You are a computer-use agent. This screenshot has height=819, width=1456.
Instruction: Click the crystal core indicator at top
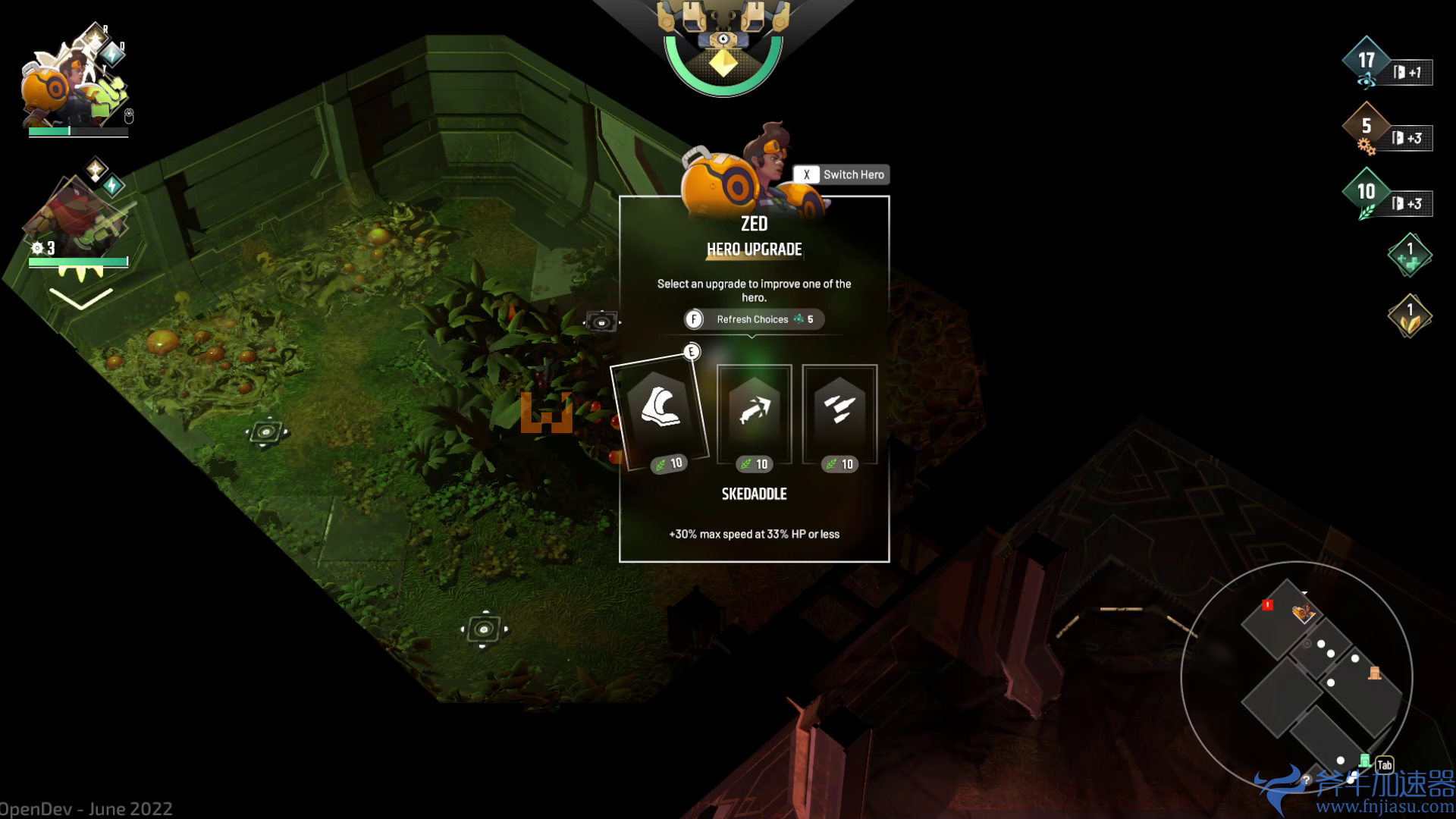(x=723, y=62)
